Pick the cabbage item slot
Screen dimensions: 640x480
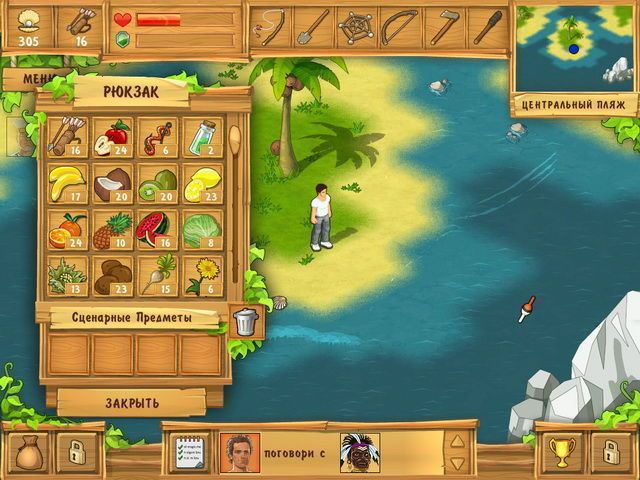click(x=201, y=229)
